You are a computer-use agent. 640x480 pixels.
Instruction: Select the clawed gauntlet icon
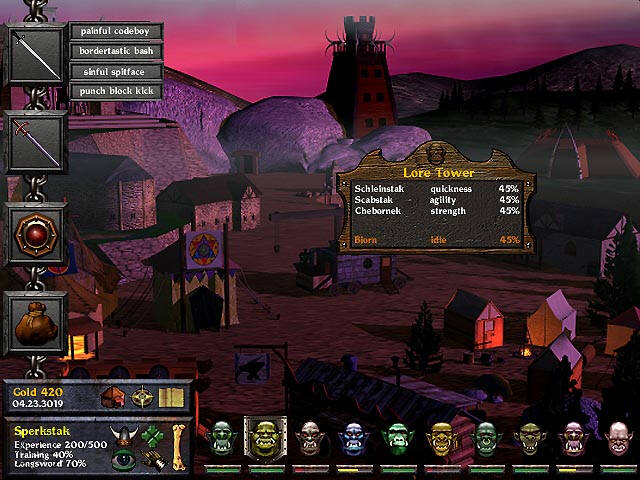click(151, 460)
